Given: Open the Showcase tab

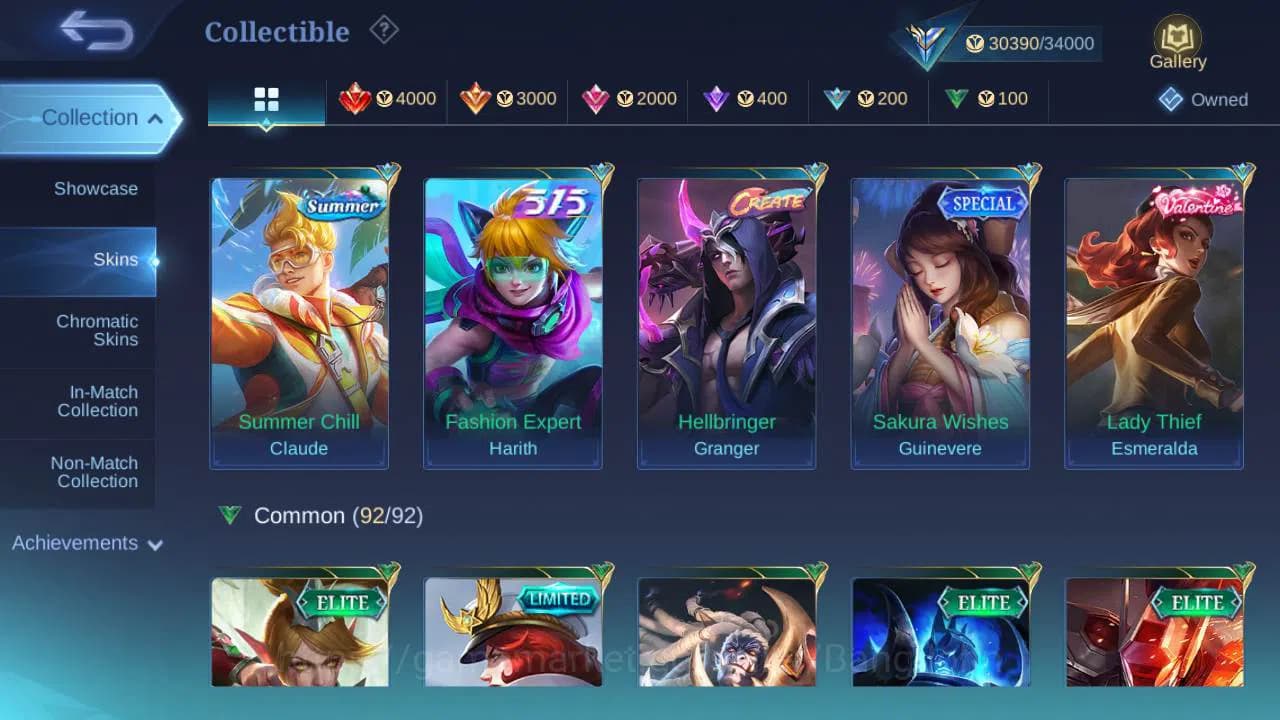Looking at the screenshot, I should tap(96, 188).
